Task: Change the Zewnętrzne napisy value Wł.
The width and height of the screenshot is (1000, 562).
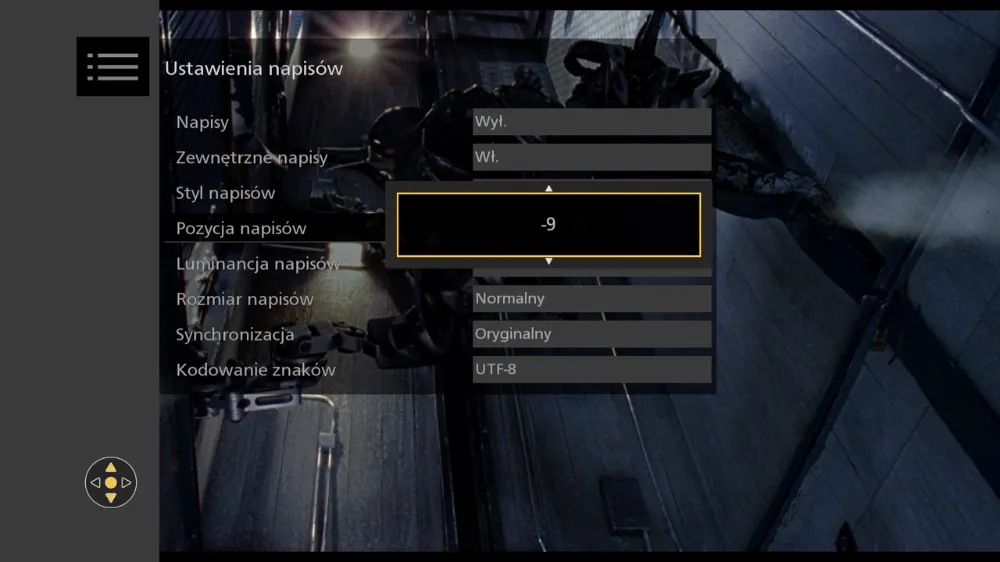Action: (x=592, y=157)
